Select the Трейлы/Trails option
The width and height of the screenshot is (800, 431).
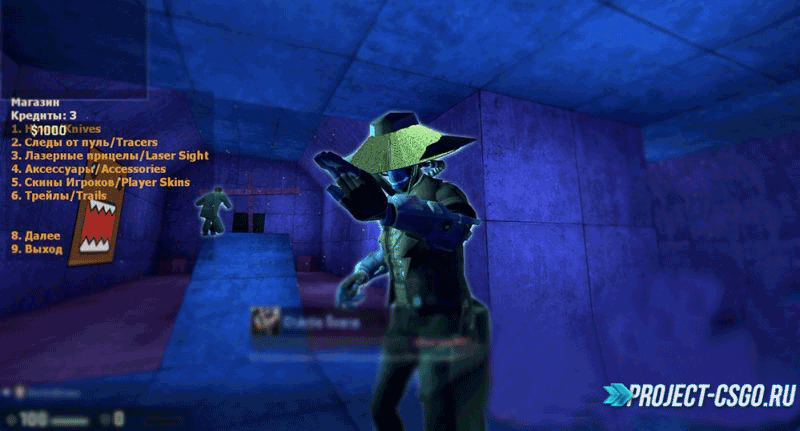[x=58, y=195]
